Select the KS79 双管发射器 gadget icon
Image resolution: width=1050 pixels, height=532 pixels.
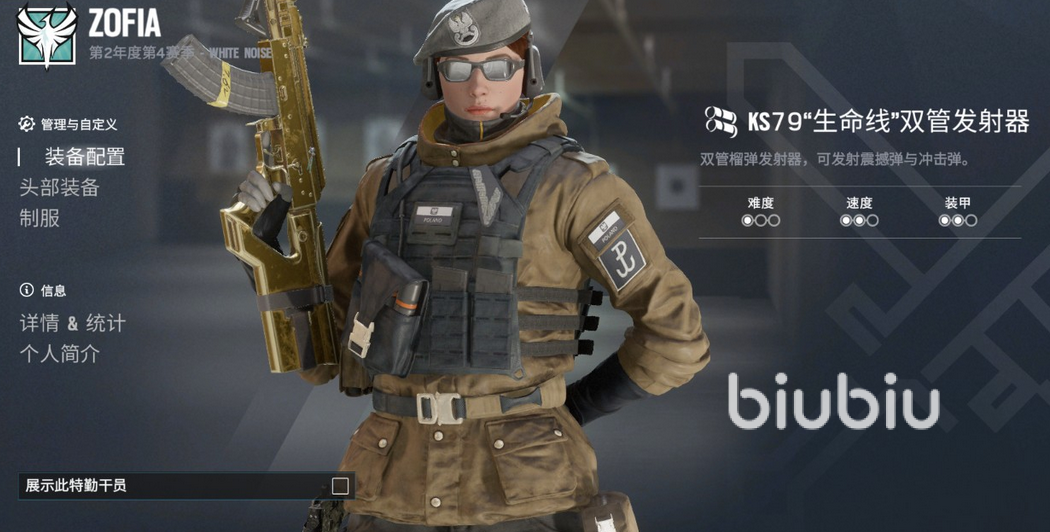tap(720, 122)
